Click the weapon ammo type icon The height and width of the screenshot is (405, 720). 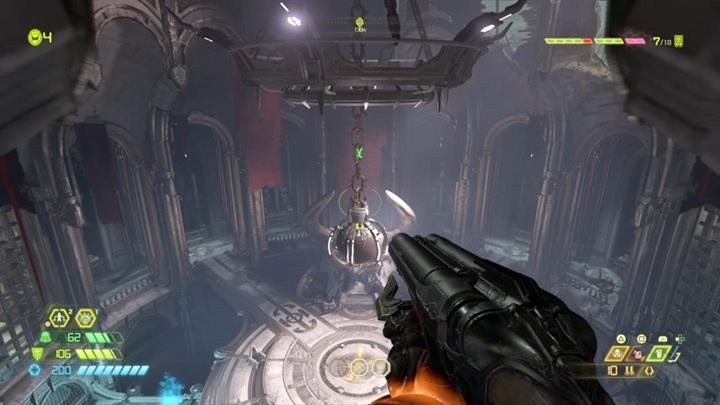click(631, 369)
